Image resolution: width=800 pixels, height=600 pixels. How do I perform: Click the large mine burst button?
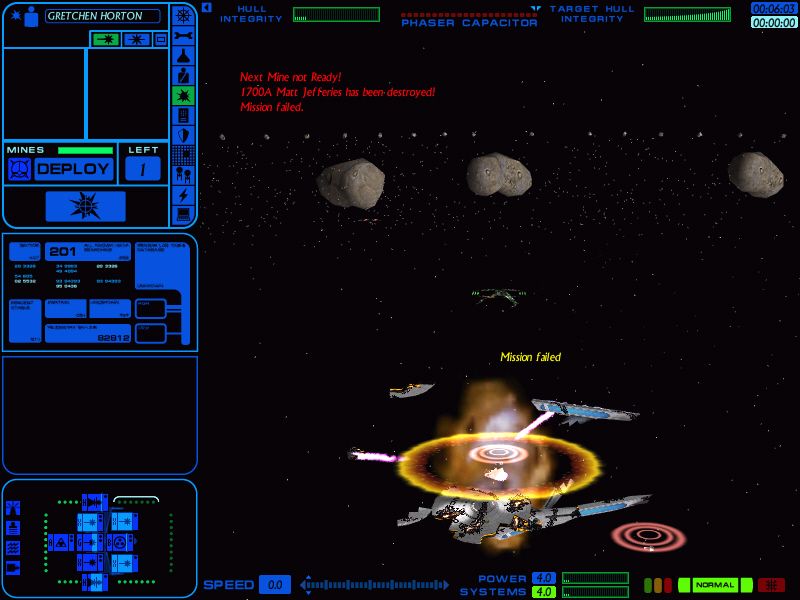(x=85, y=207)
